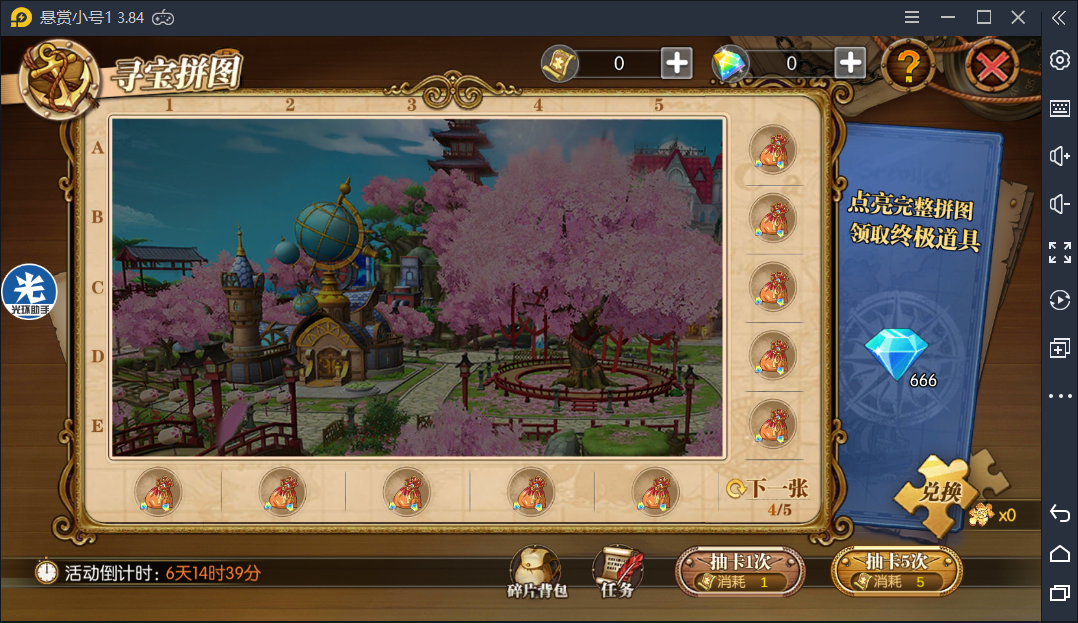
Task: Open emulator settings gear in sidebar
Action: point(1060,60)
